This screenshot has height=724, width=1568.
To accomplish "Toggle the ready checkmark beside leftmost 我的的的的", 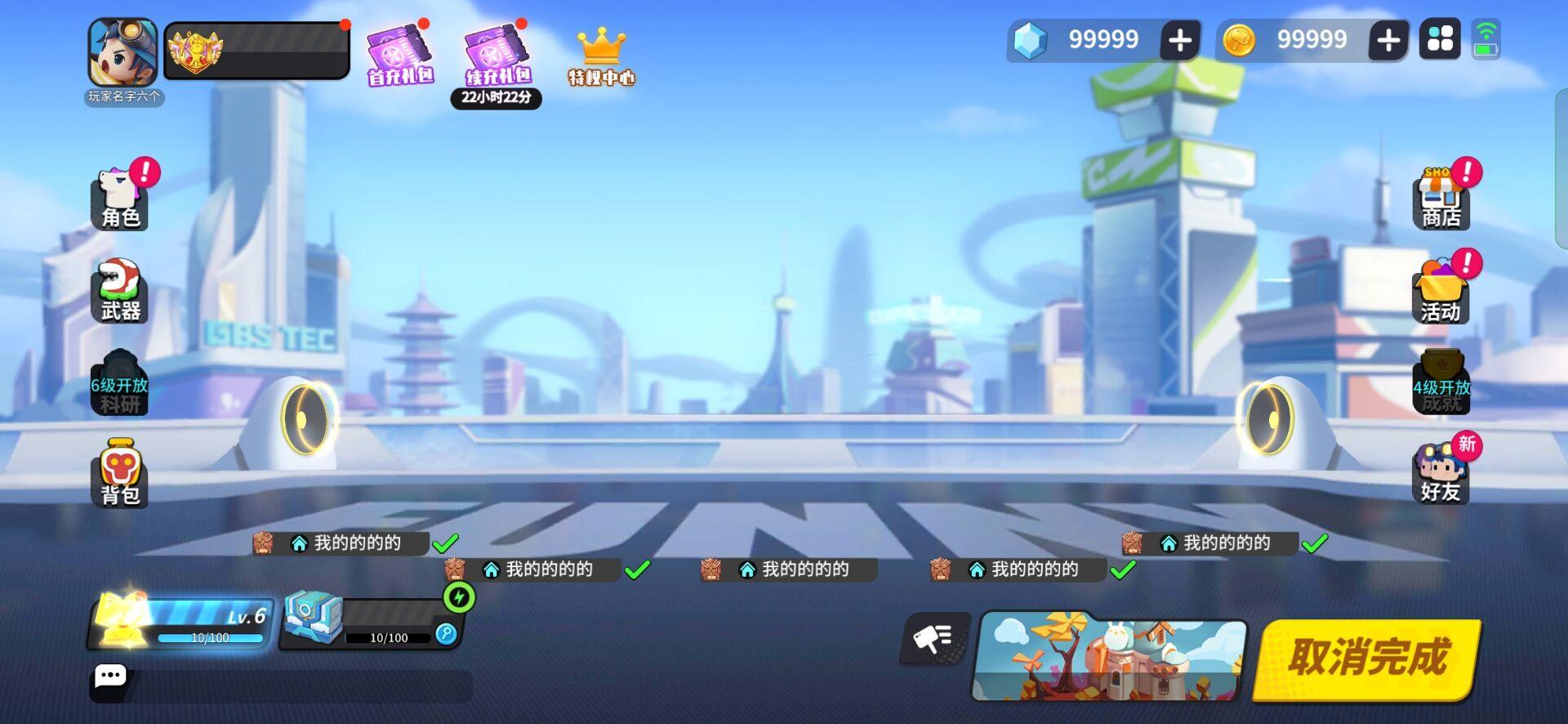I will 446,543.
